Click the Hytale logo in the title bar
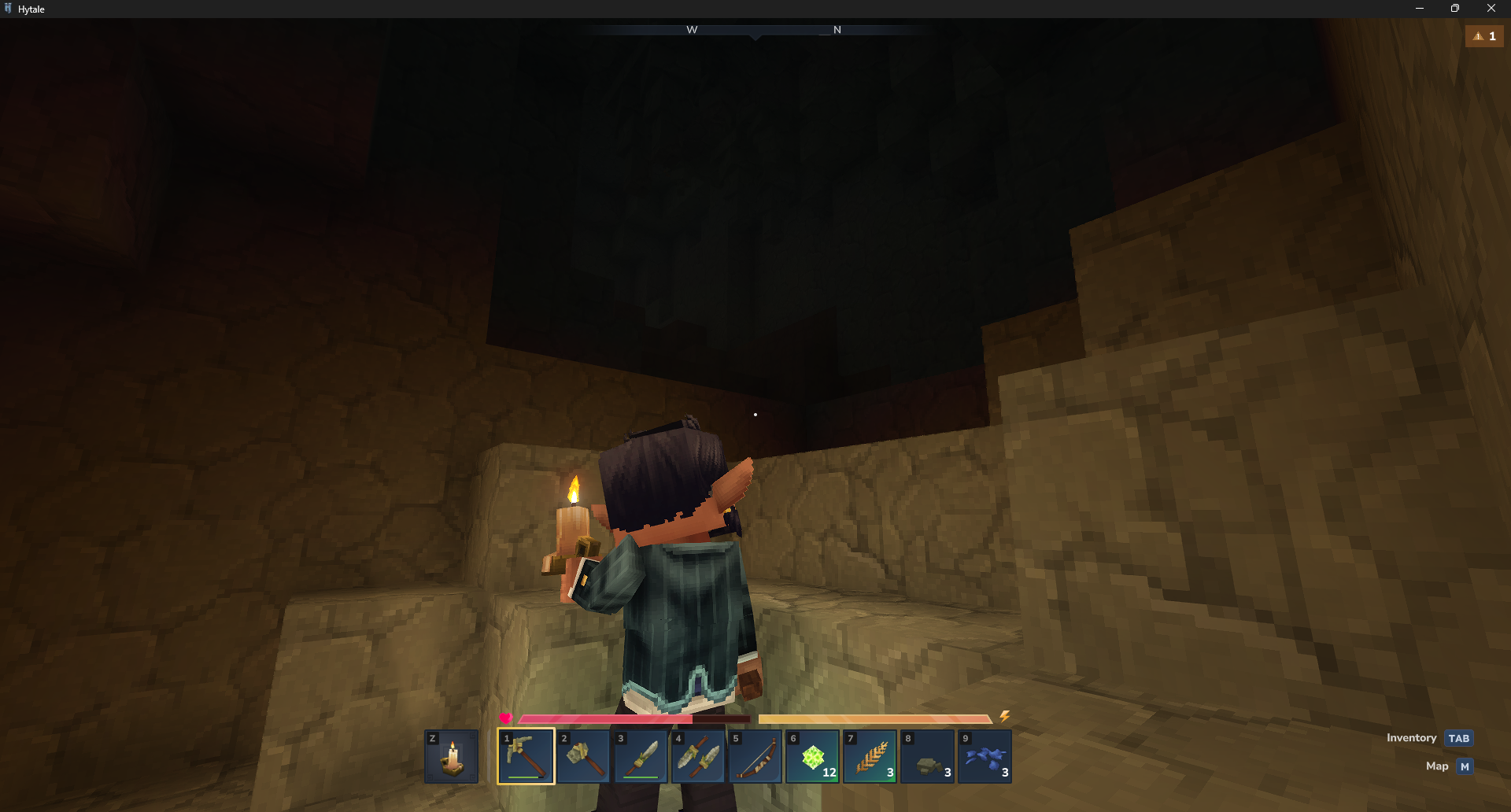Viewport: 1511px width, 812px height. pos(9,9)
